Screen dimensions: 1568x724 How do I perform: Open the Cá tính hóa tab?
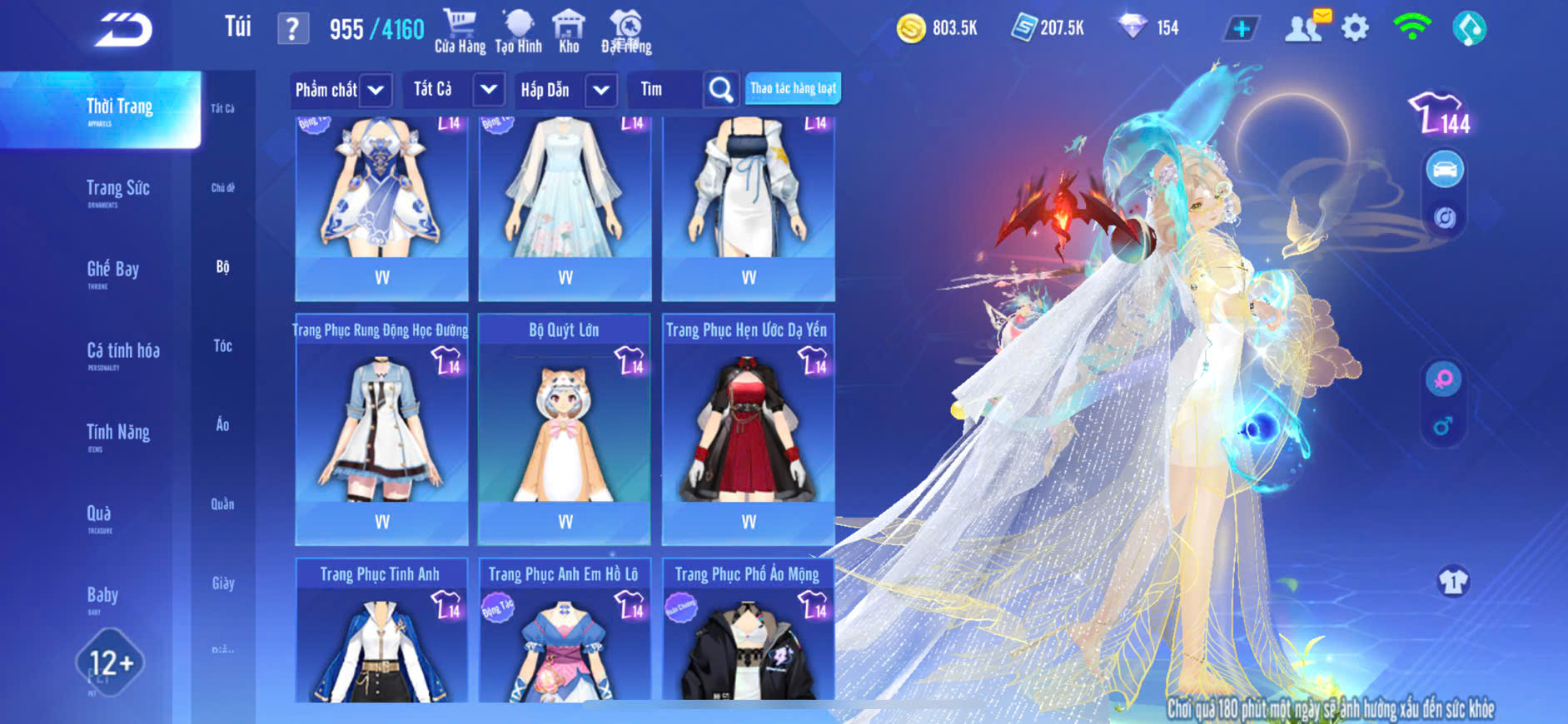pyautogui.click(x=122, y=351)
